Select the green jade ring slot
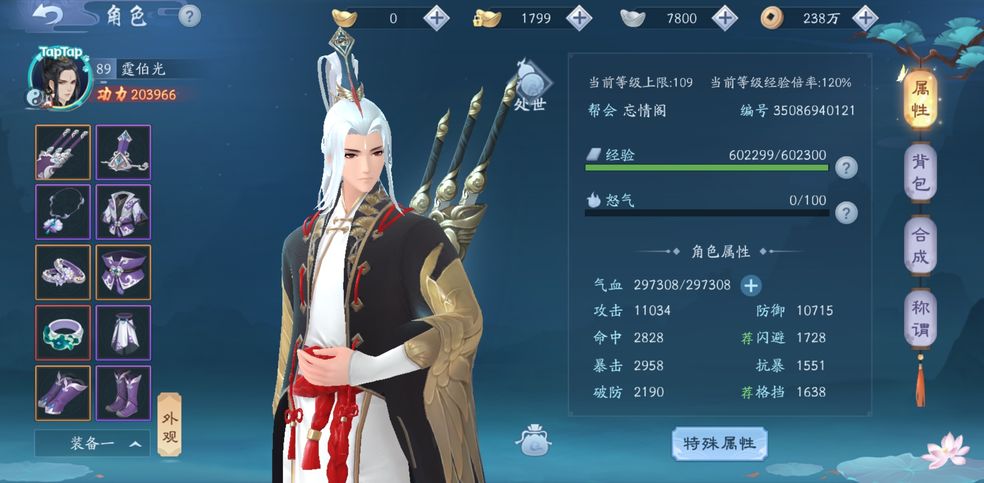This screenshot has height=483, width=984. 63,332
